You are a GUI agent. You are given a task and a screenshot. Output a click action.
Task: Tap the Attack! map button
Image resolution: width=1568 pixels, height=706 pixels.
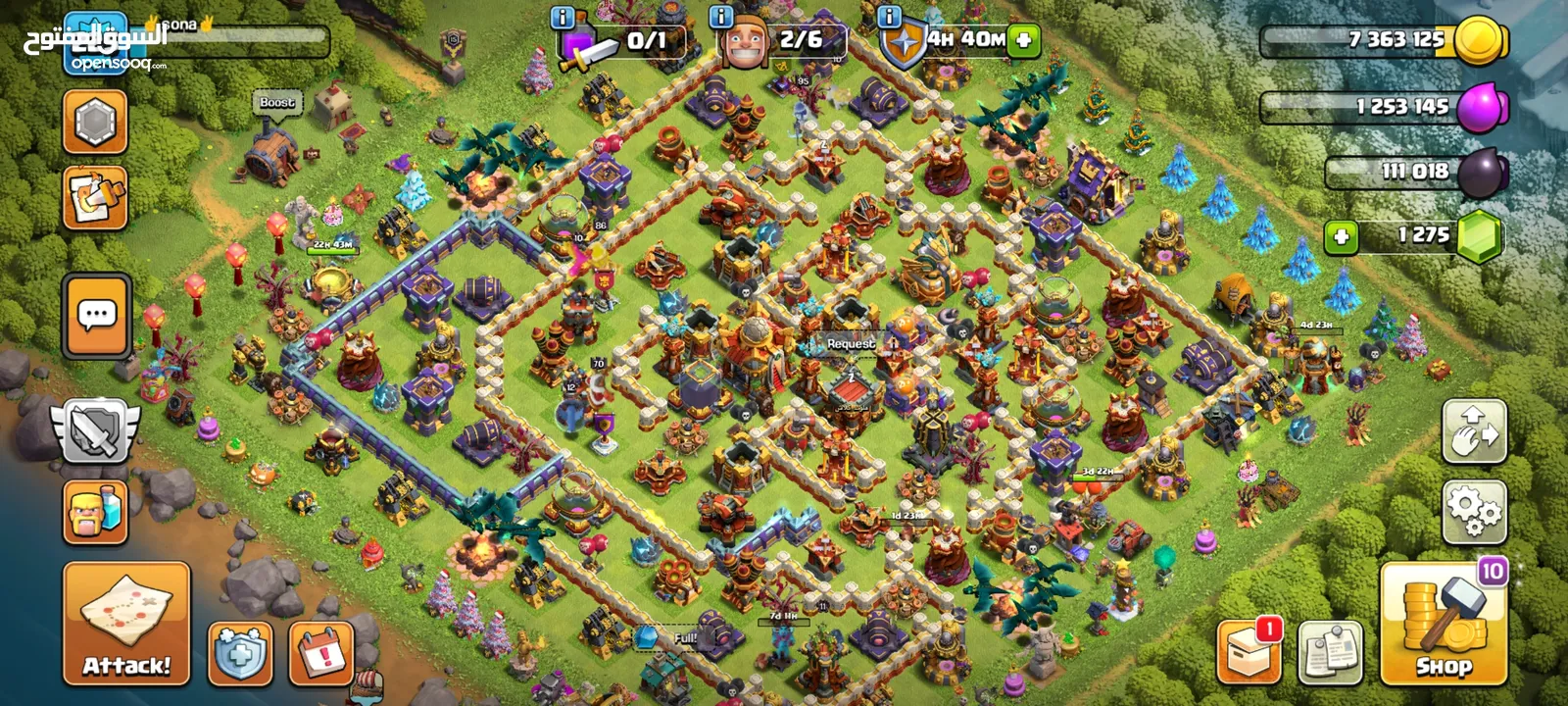pyautogui.click(x=126, y=623)
